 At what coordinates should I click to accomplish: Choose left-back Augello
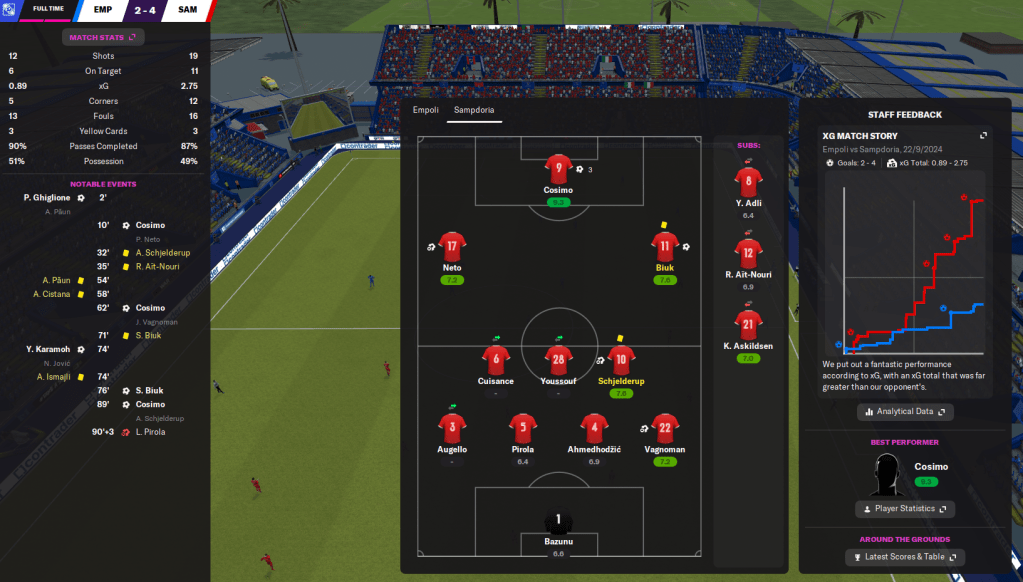click(x=452, y=428)
